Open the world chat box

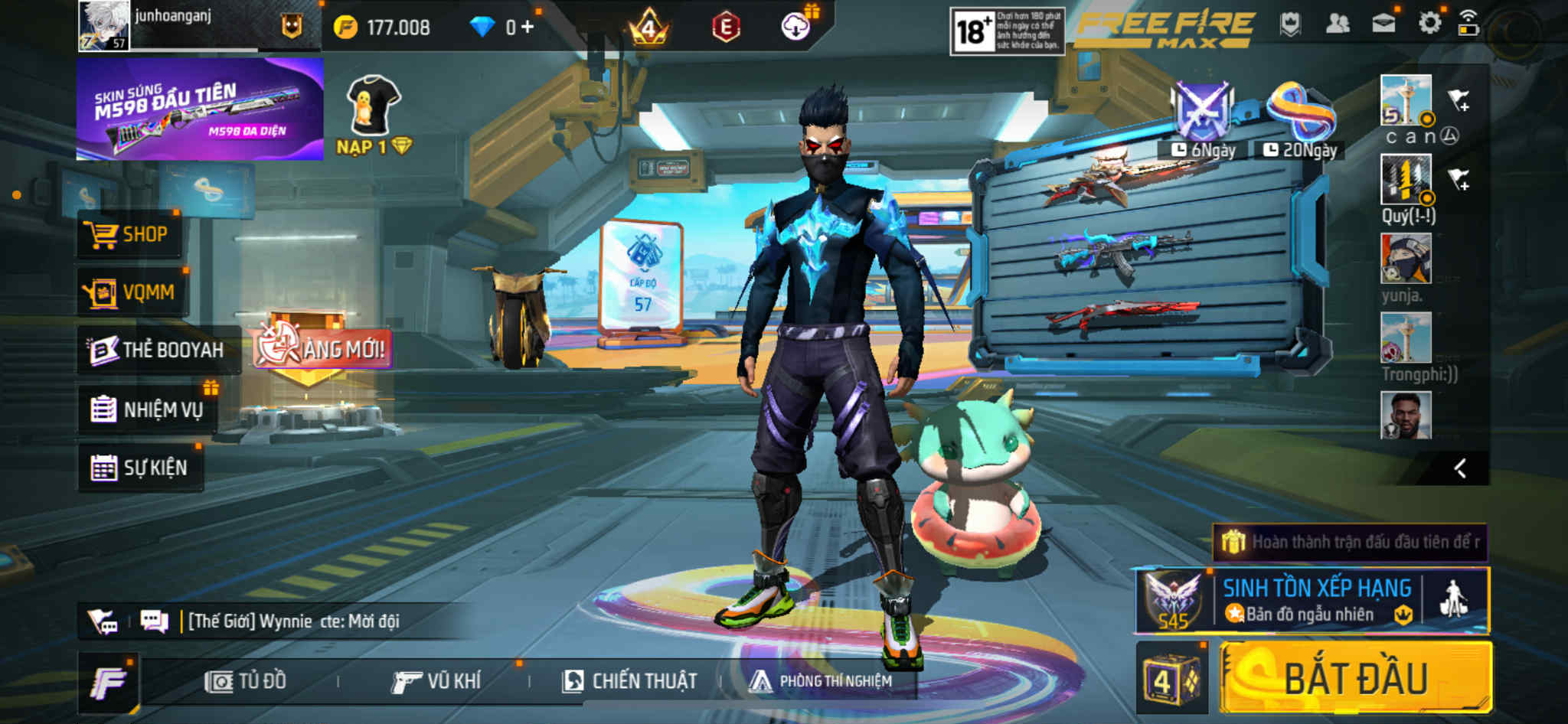pos(291,621)
